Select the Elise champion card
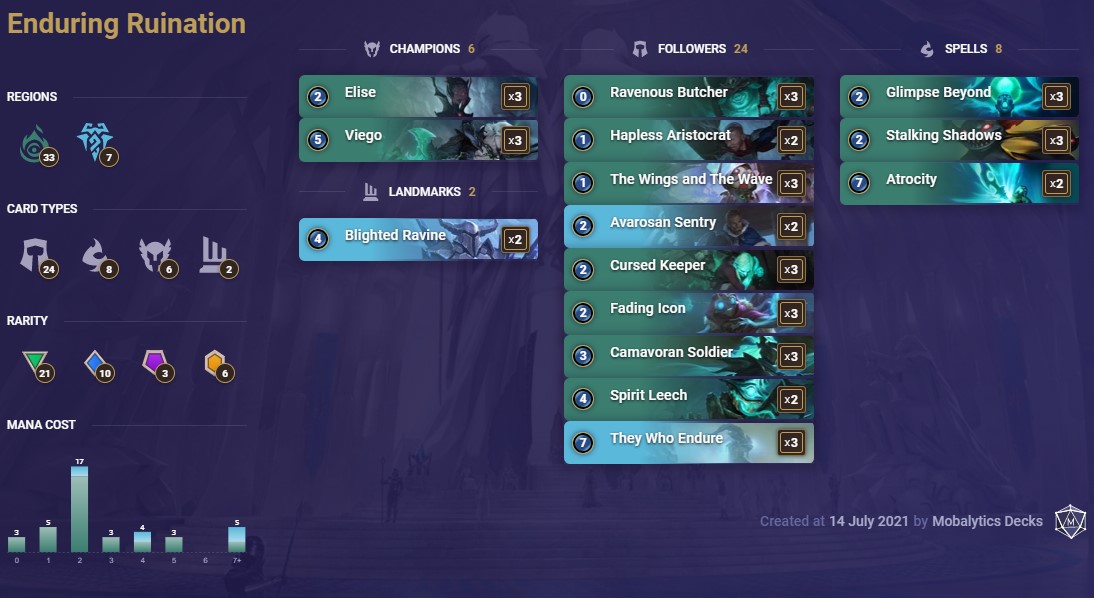The width and height of the screenshot is (1094, 598). (418, 96)
